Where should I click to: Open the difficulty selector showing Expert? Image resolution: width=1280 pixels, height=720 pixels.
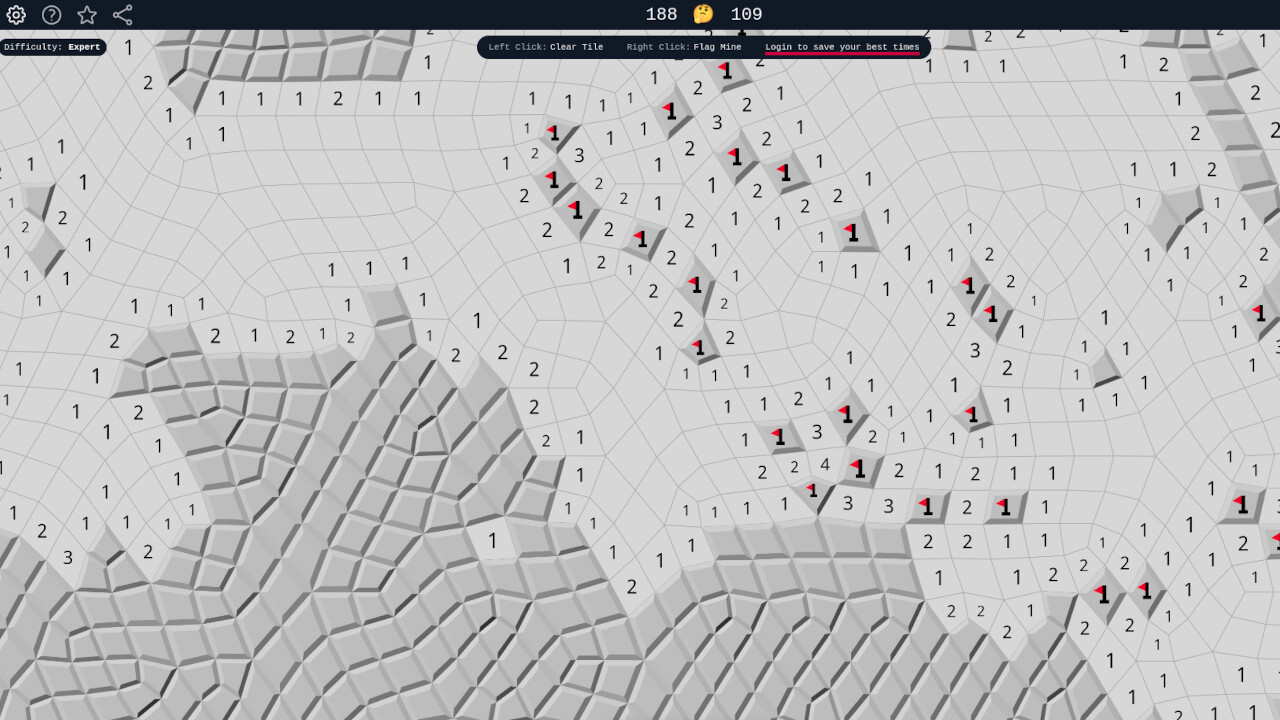(x=52, y=46)
